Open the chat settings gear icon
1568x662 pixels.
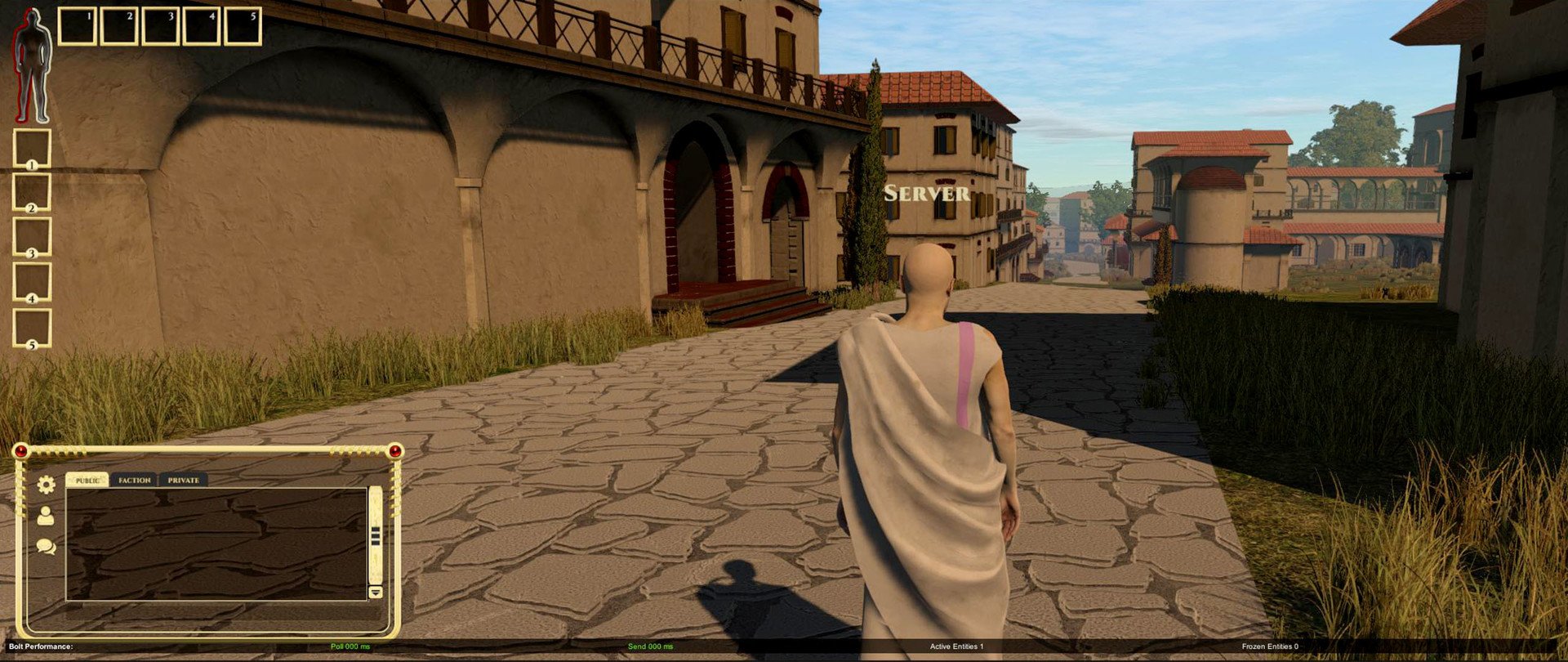pos(47,485)
